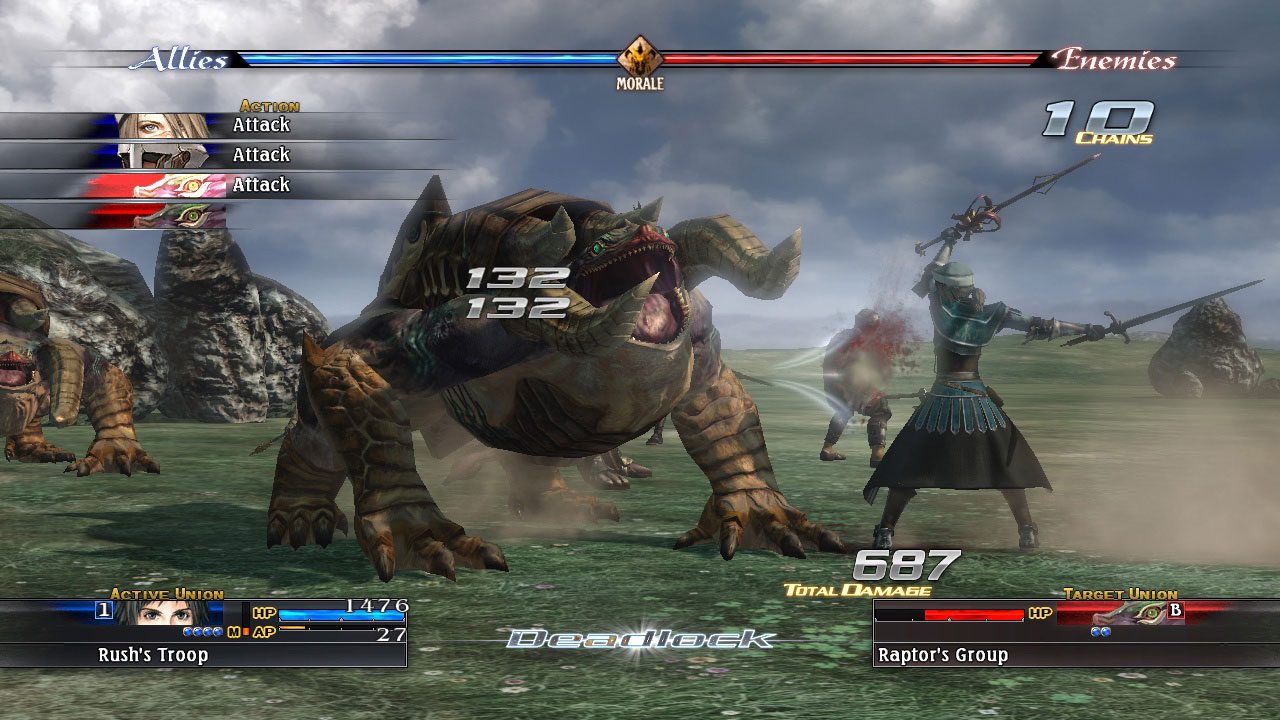Open the second Attack command row
This screenshot has width=1280, height=720.
[262, 154]
